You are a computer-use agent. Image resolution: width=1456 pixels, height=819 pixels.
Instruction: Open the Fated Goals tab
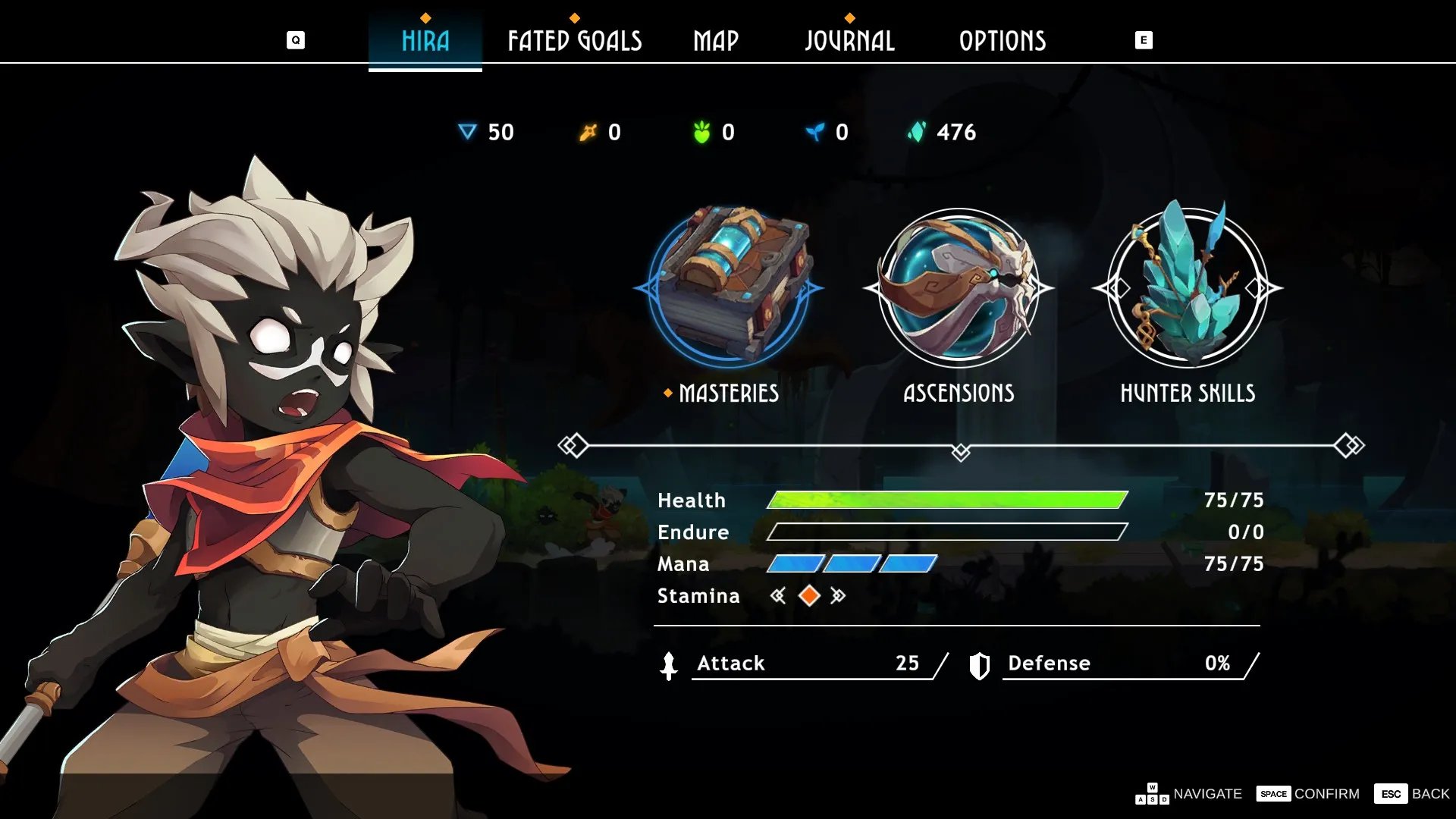click(x=575, y=41)
